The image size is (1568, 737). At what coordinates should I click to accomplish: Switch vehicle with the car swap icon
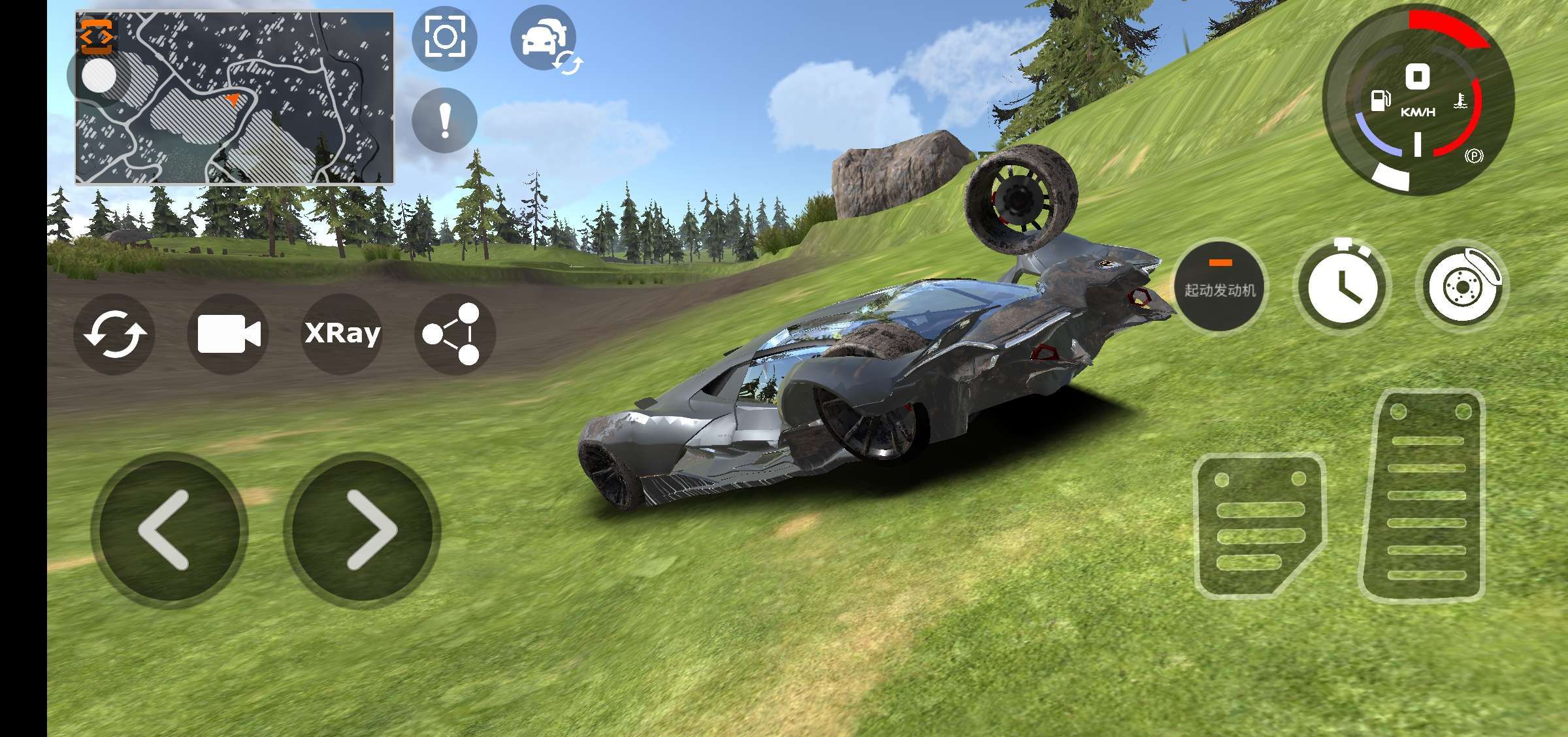[x=544, y=39]
